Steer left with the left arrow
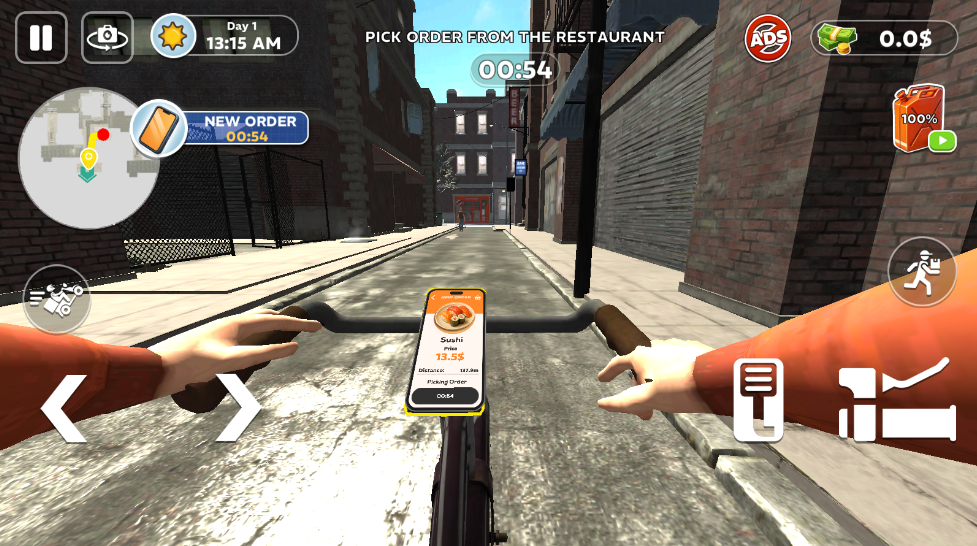 (62, 407)
